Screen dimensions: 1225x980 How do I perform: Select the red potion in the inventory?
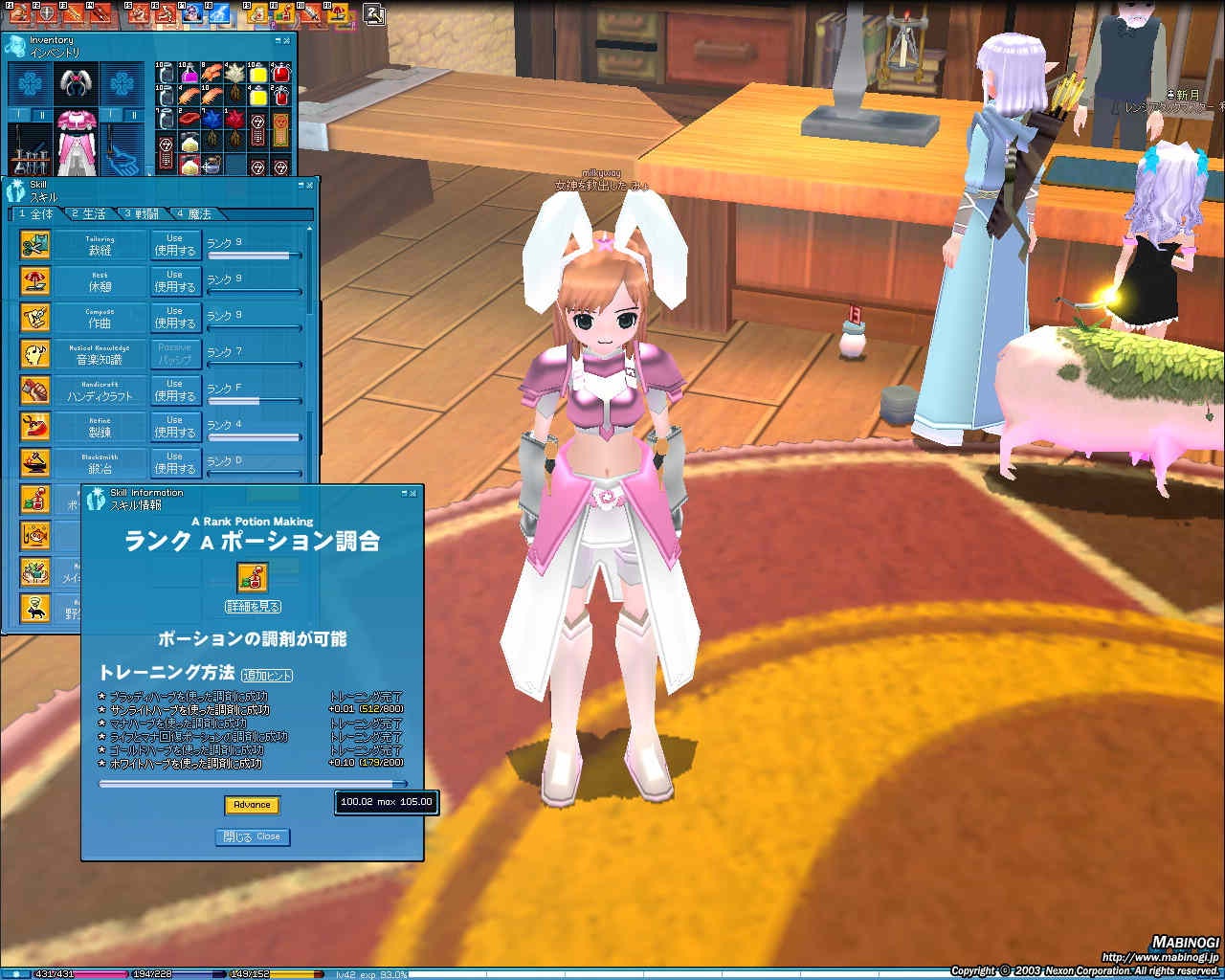(x=280, y=73)
